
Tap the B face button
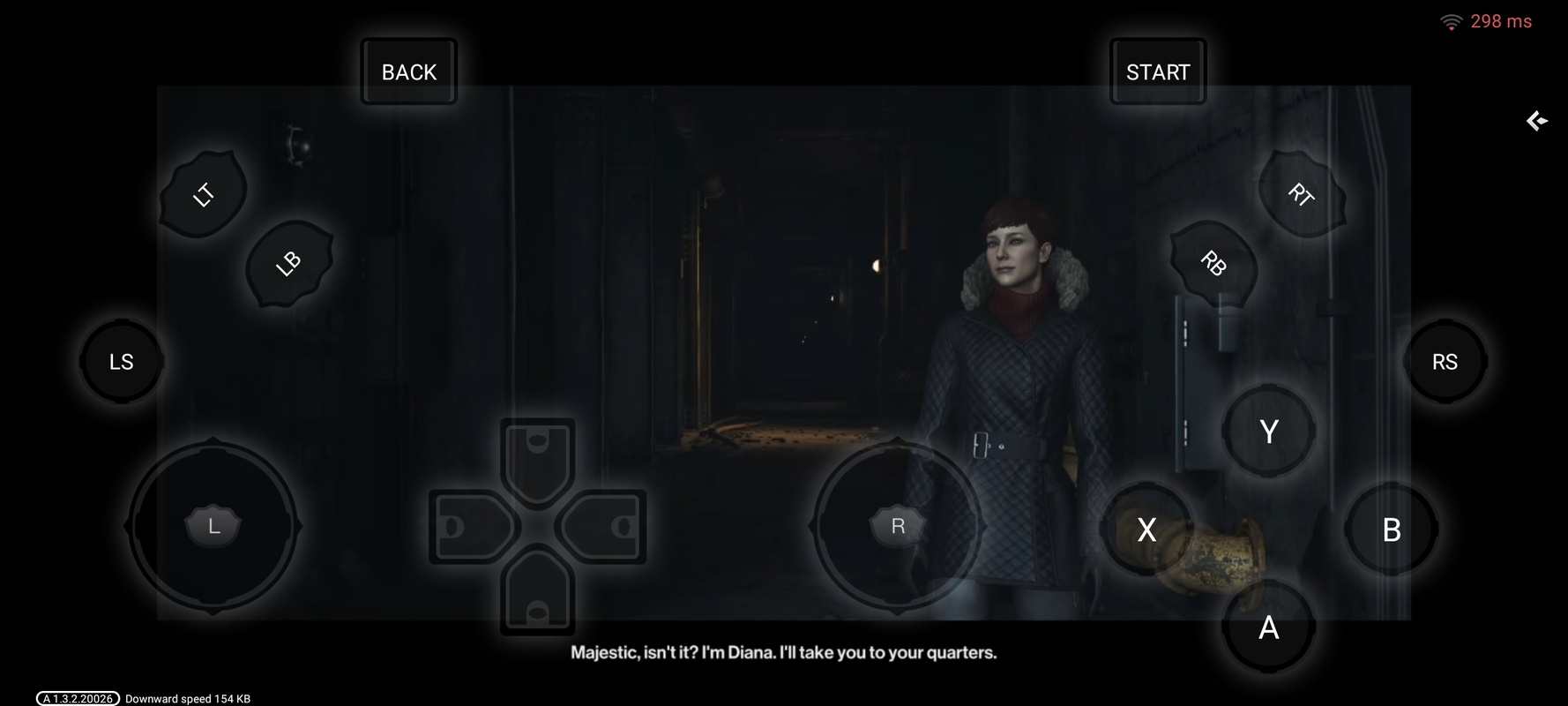[1391, 529]
